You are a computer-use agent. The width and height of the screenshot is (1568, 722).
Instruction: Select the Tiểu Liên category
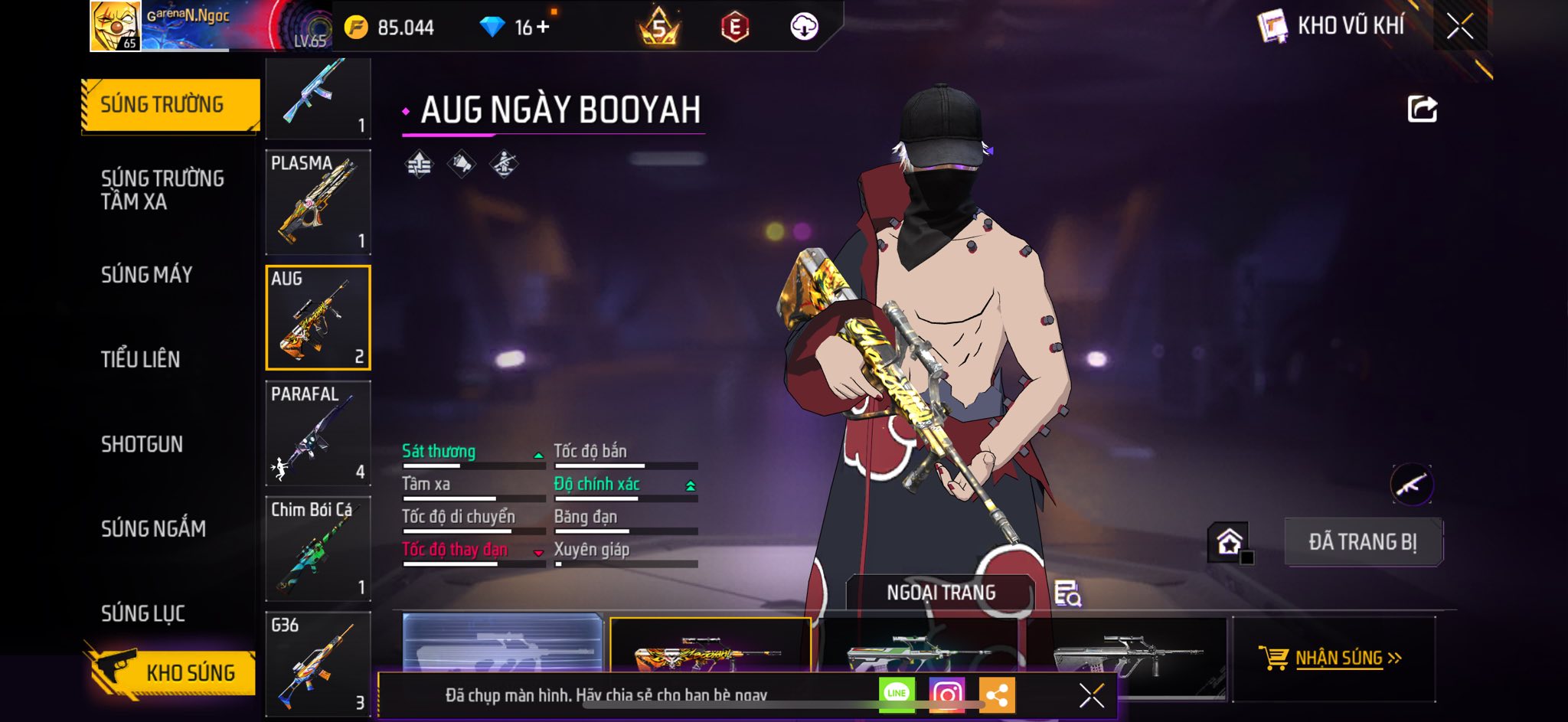140,359
